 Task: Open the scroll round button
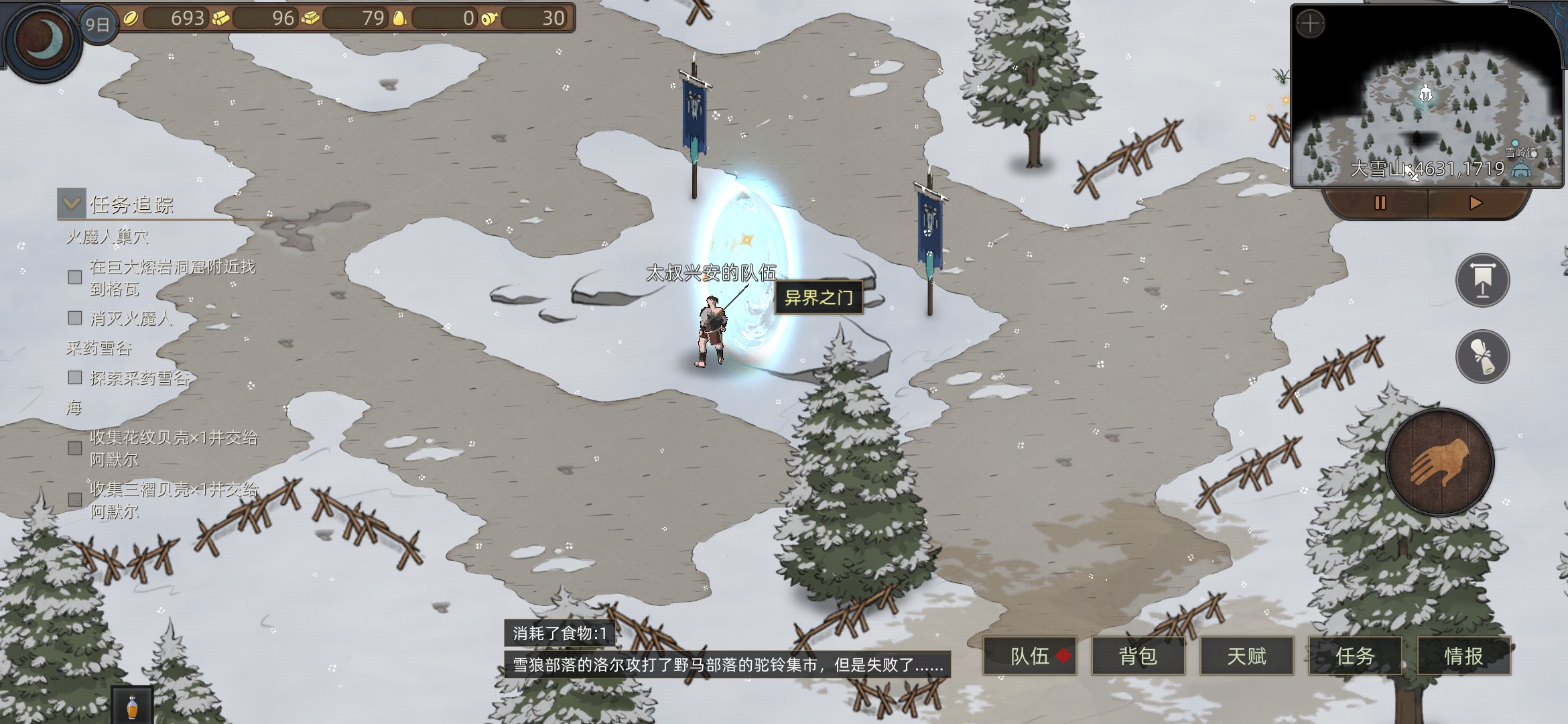tap(1482, 357)
